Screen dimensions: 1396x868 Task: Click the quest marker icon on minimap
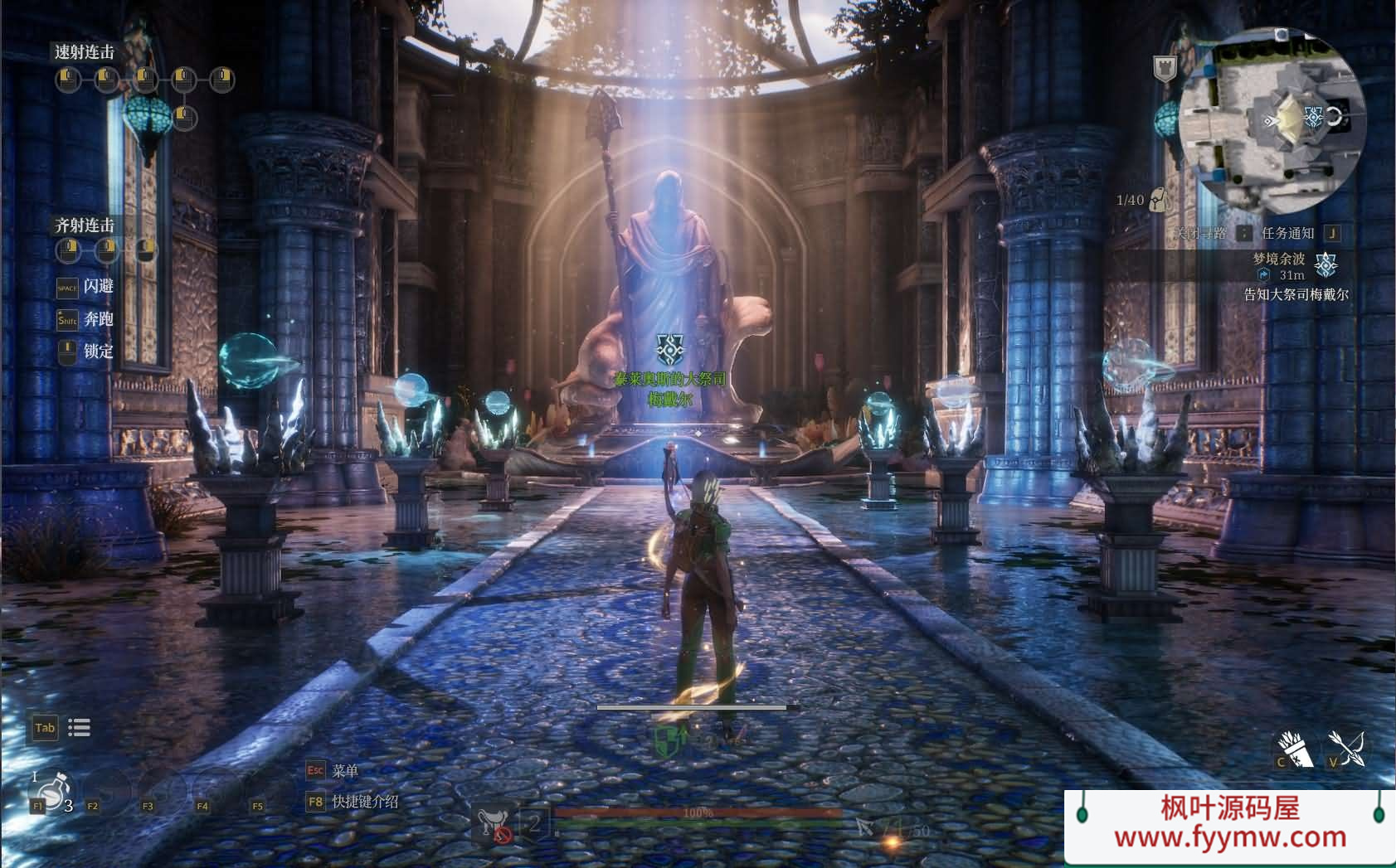tap(1313, 117)
